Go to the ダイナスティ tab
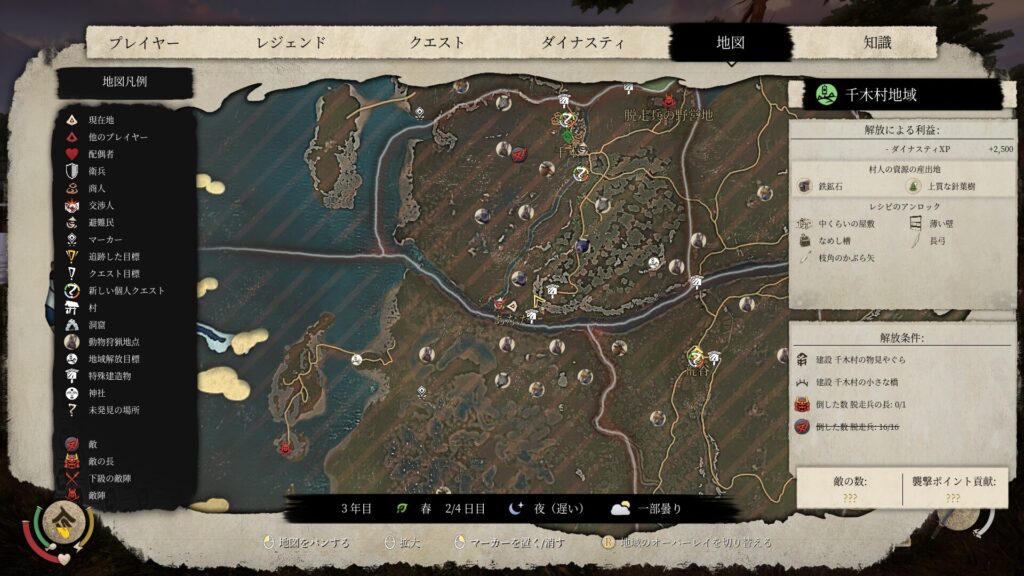 point(583,43)
